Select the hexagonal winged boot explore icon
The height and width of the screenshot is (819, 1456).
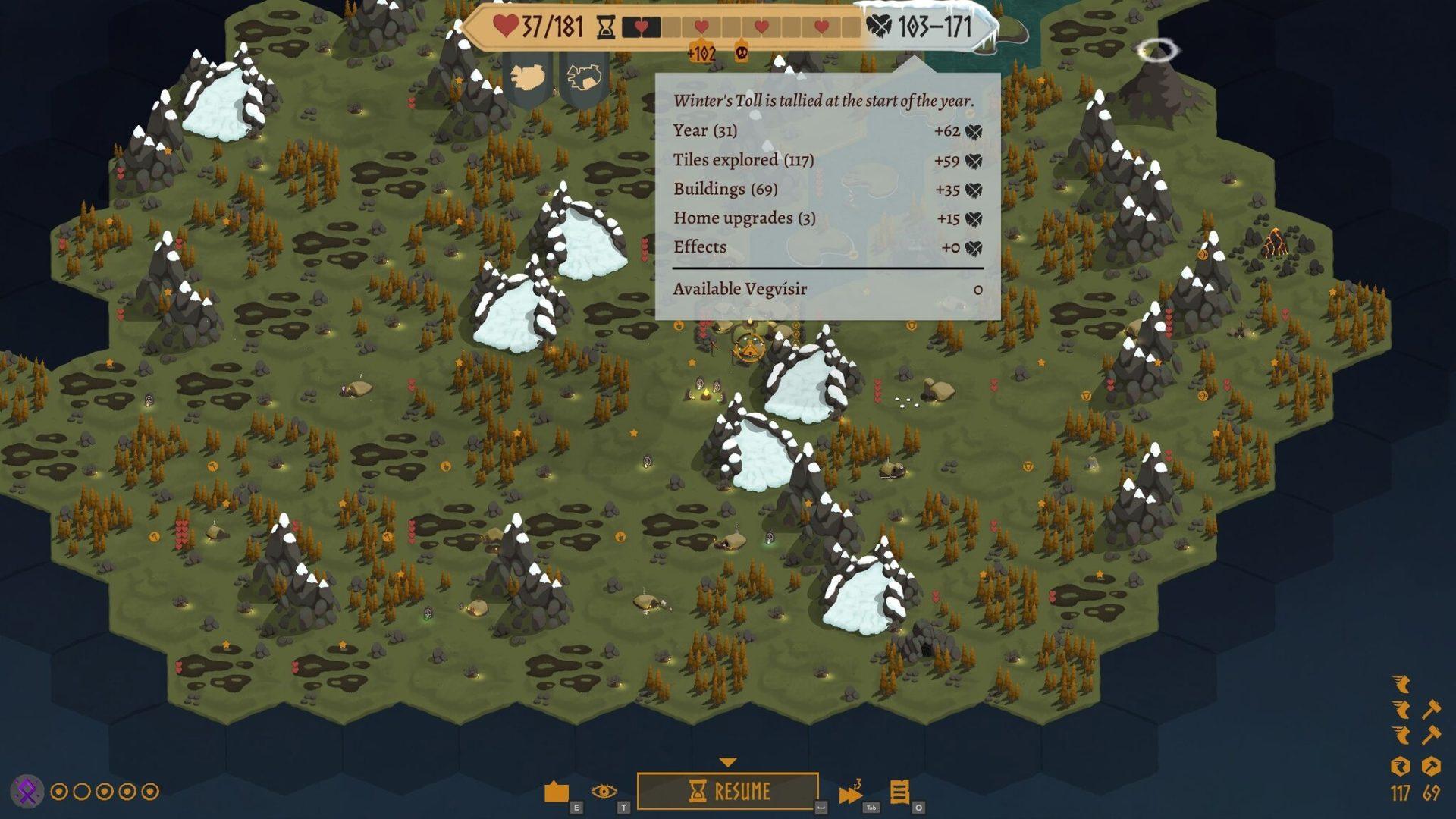tap(1400, 766)
